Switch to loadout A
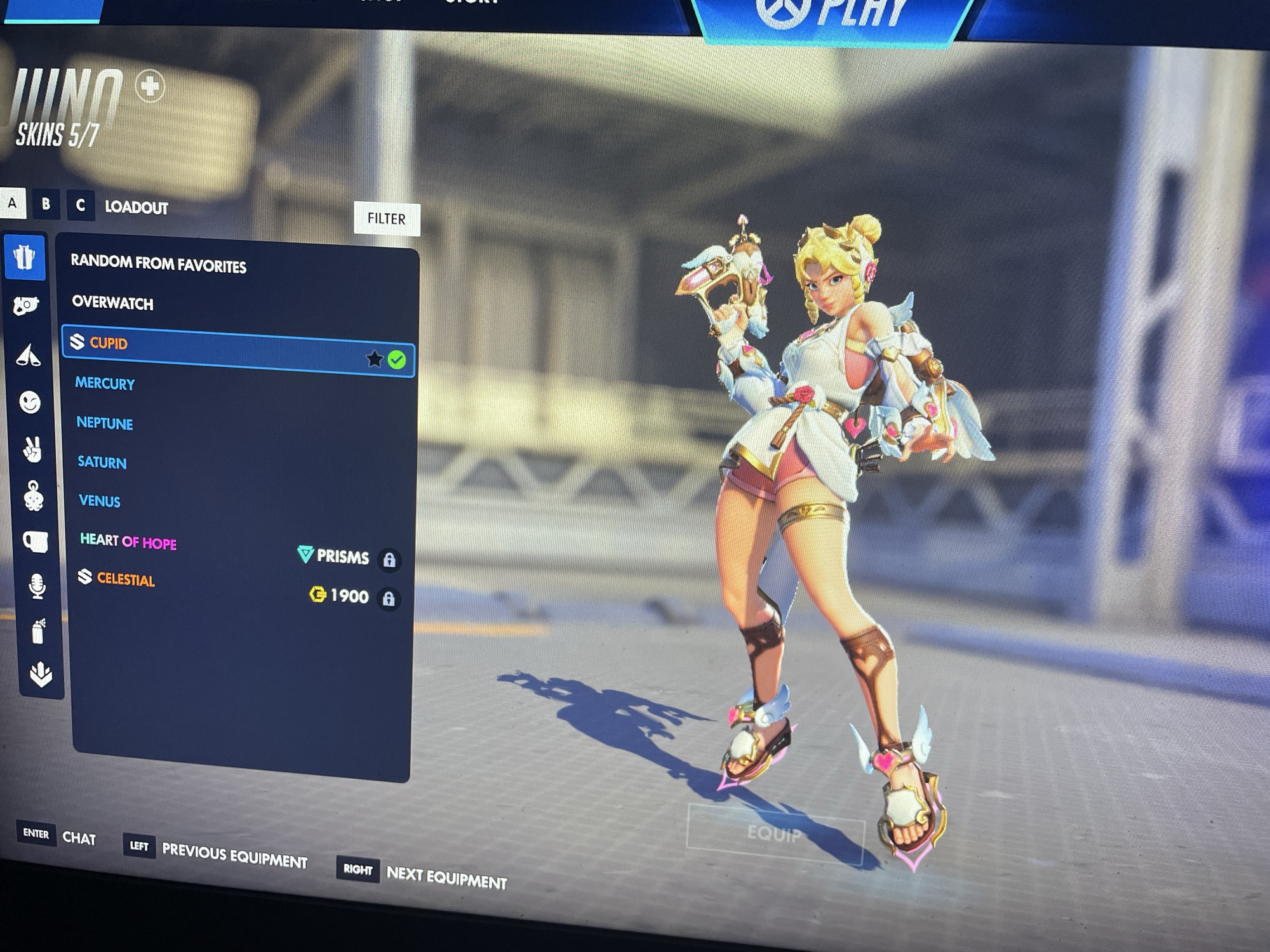 (x=12, y=204)
